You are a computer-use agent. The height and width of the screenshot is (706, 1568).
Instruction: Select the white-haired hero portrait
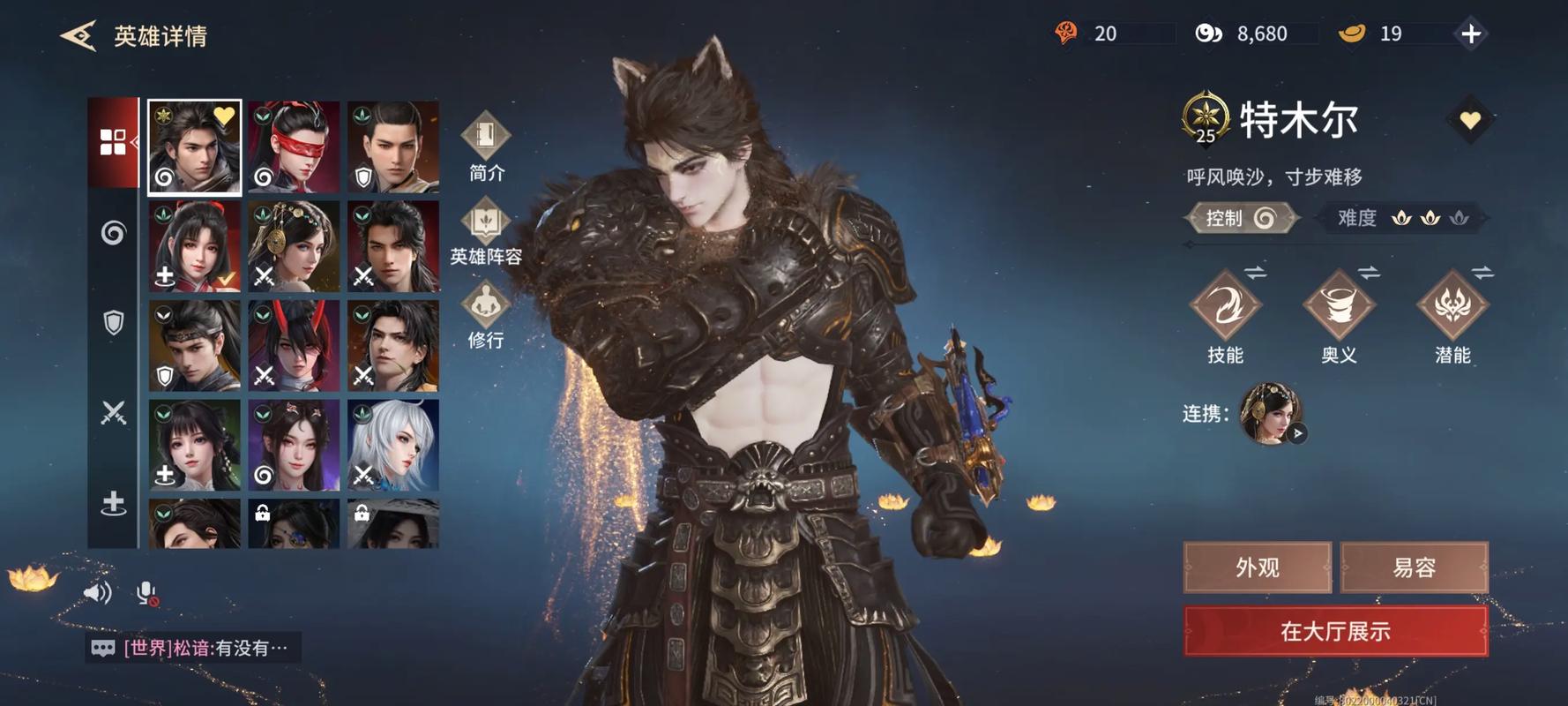(393, 445)
